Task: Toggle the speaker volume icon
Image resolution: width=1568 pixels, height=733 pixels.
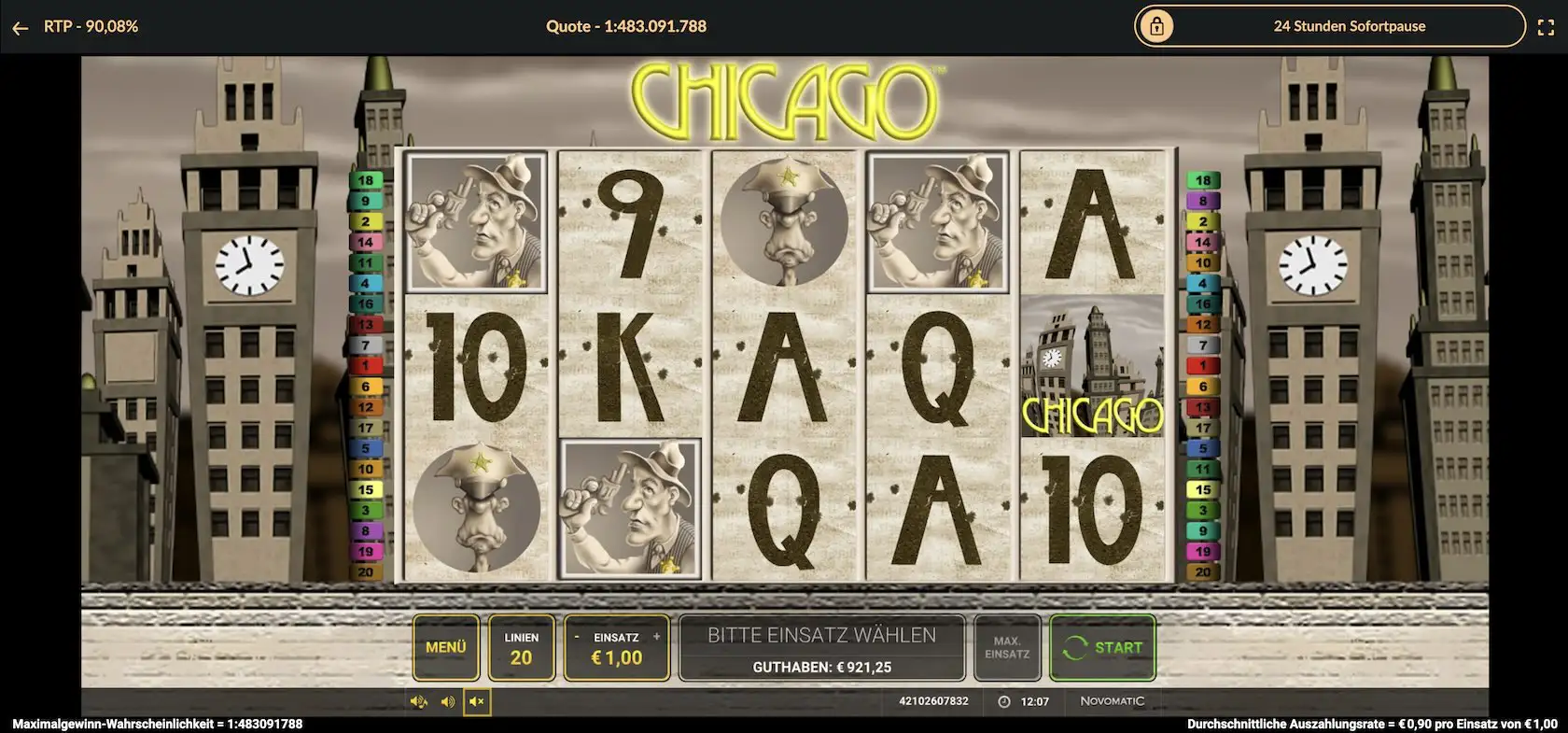Action: coord(446,701)
